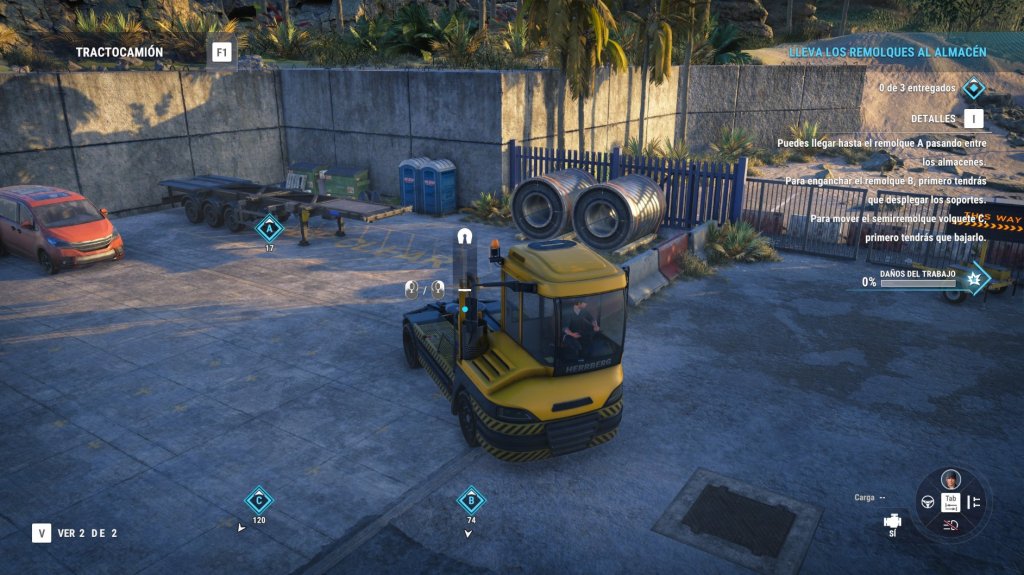Toggle the engine status icon
This screenshot has width=1024, height=575.
pyautogui.click(x=892, y=521)
